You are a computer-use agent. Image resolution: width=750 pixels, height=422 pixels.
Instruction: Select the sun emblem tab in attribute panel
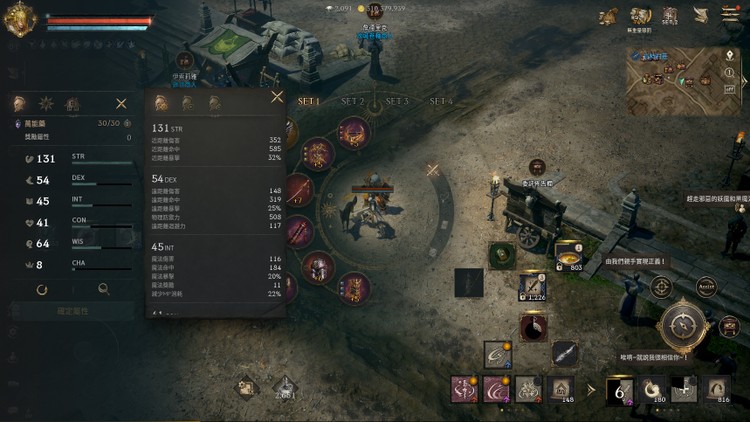click(x=45, y=103)
